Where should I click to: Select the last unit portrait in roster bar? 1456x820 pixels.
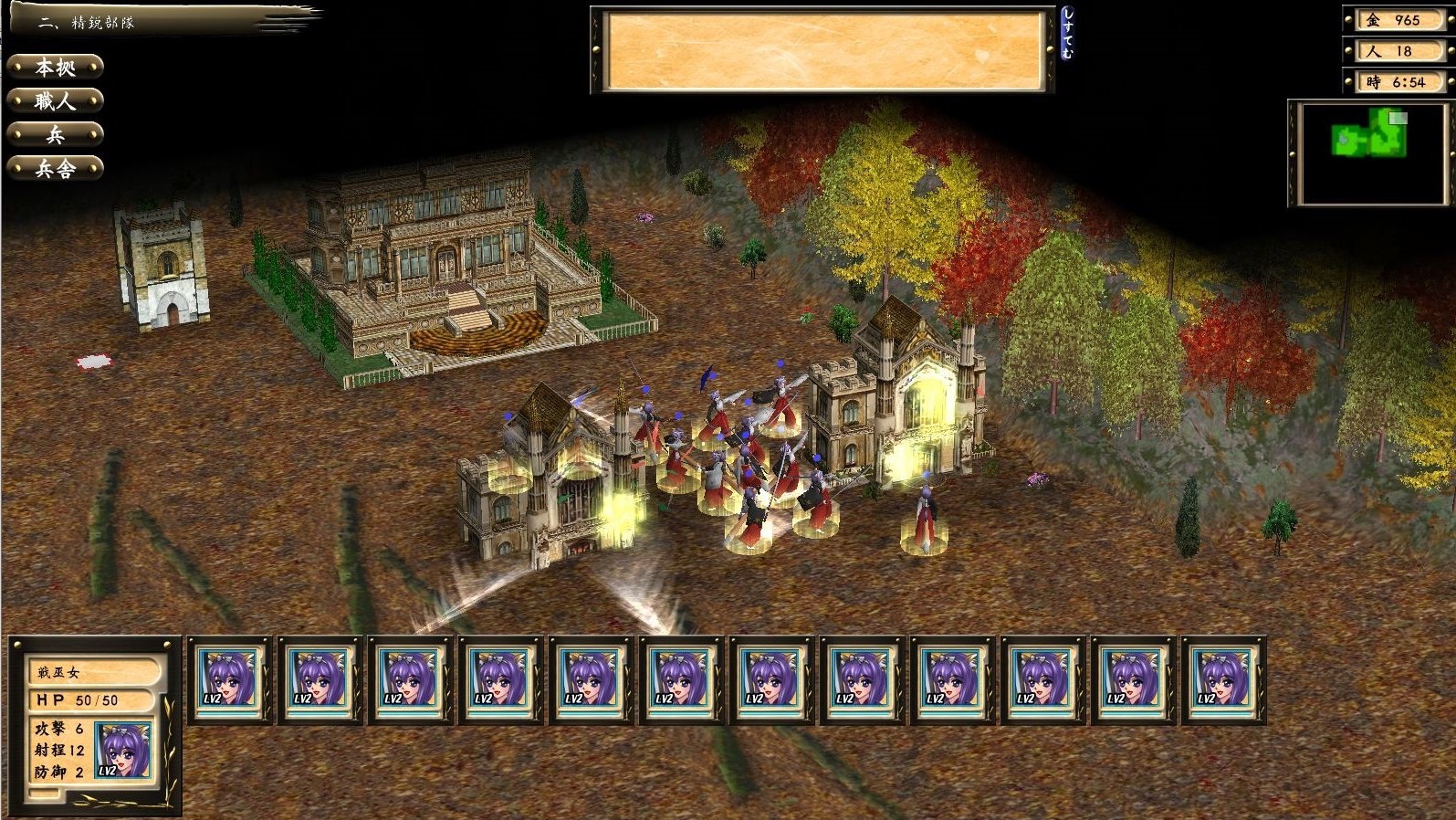pyautogui.click(x=1223, y=683)
